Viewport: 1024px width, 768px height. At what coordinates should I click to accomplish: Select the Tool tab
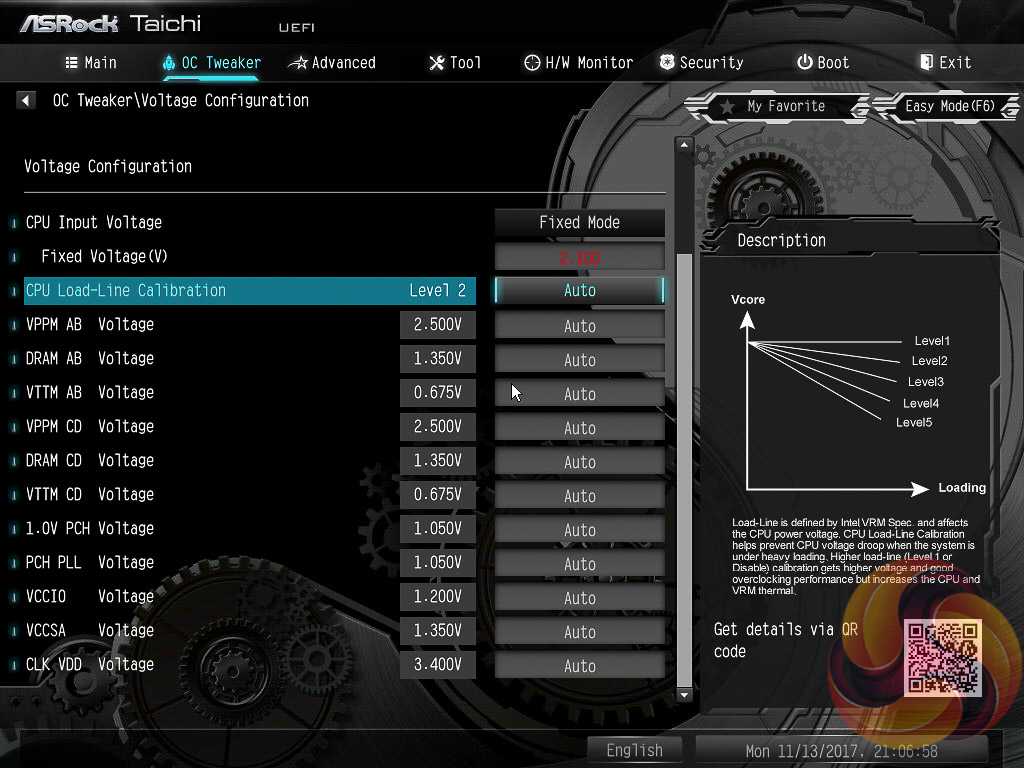[455, 62]
